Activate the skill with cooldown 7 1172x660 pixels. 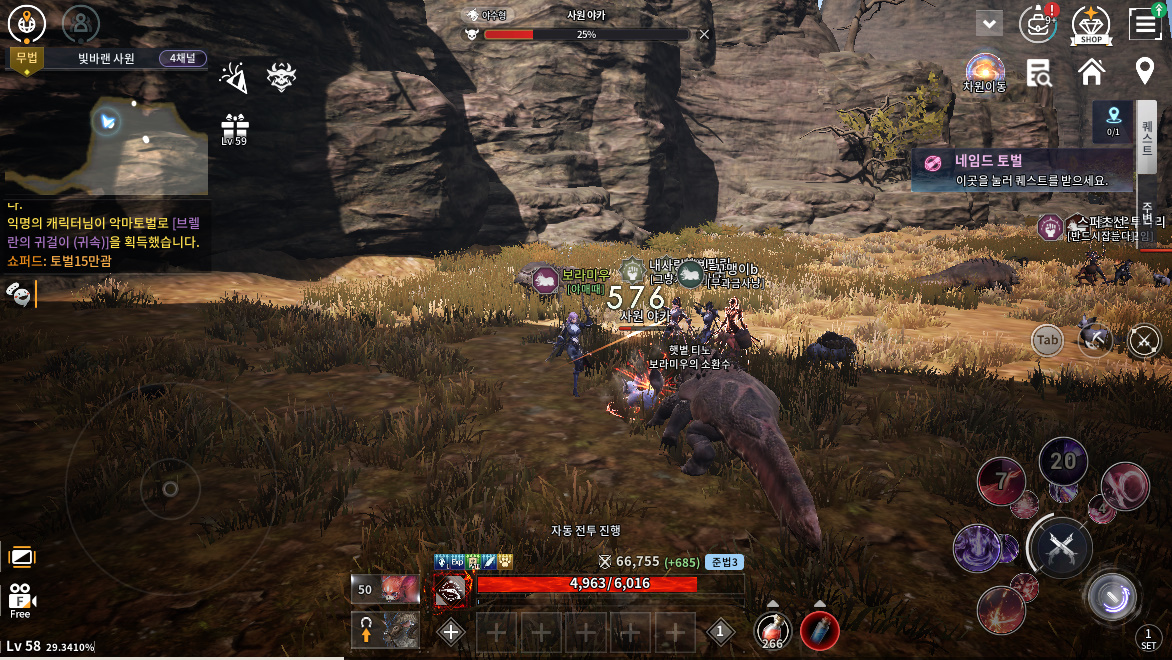pyautogui.click(x=1000, y=481)
